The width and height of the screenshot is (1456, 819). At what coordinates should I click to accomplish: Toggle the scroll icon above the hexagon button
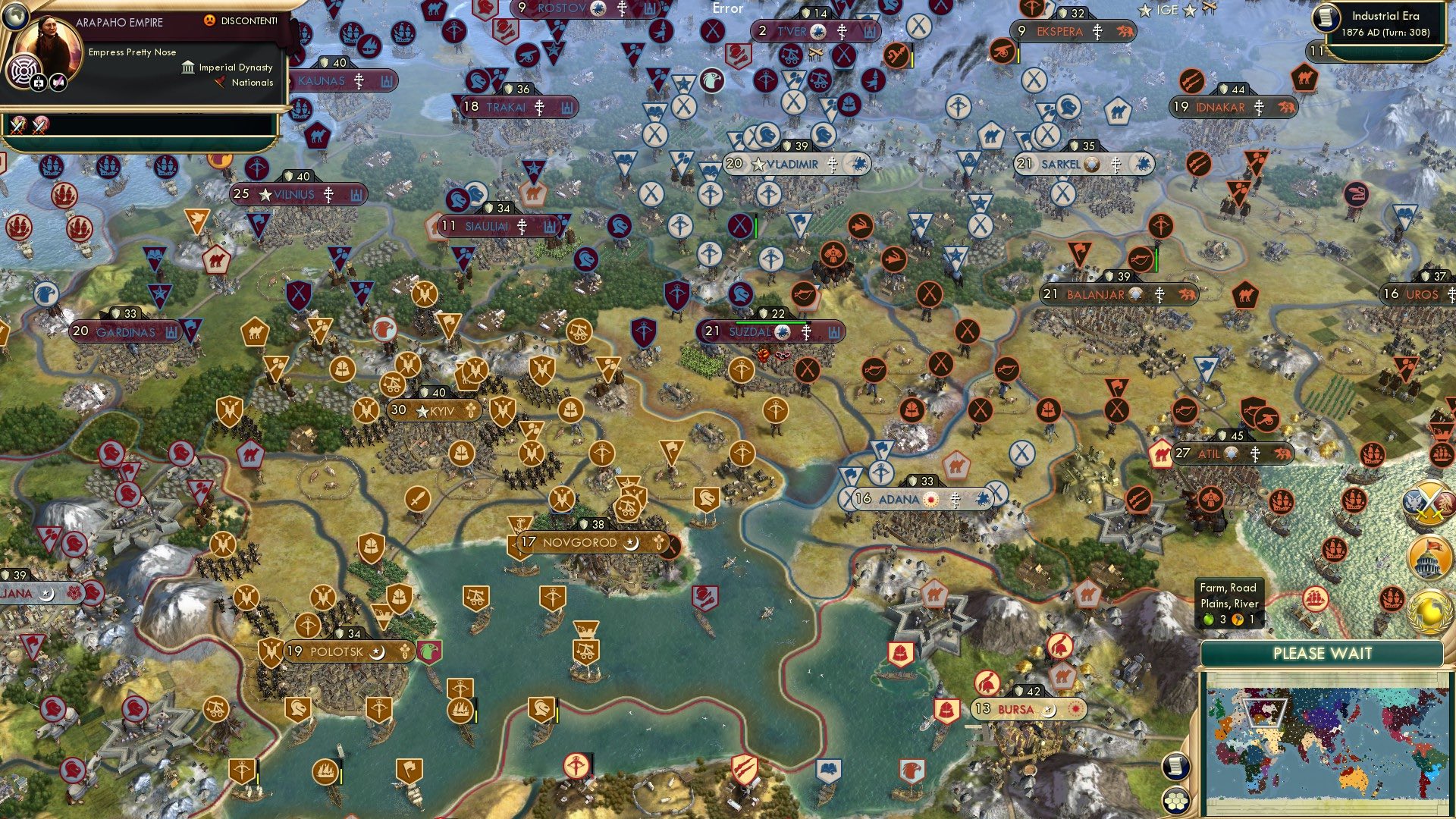coord(1175,767)
